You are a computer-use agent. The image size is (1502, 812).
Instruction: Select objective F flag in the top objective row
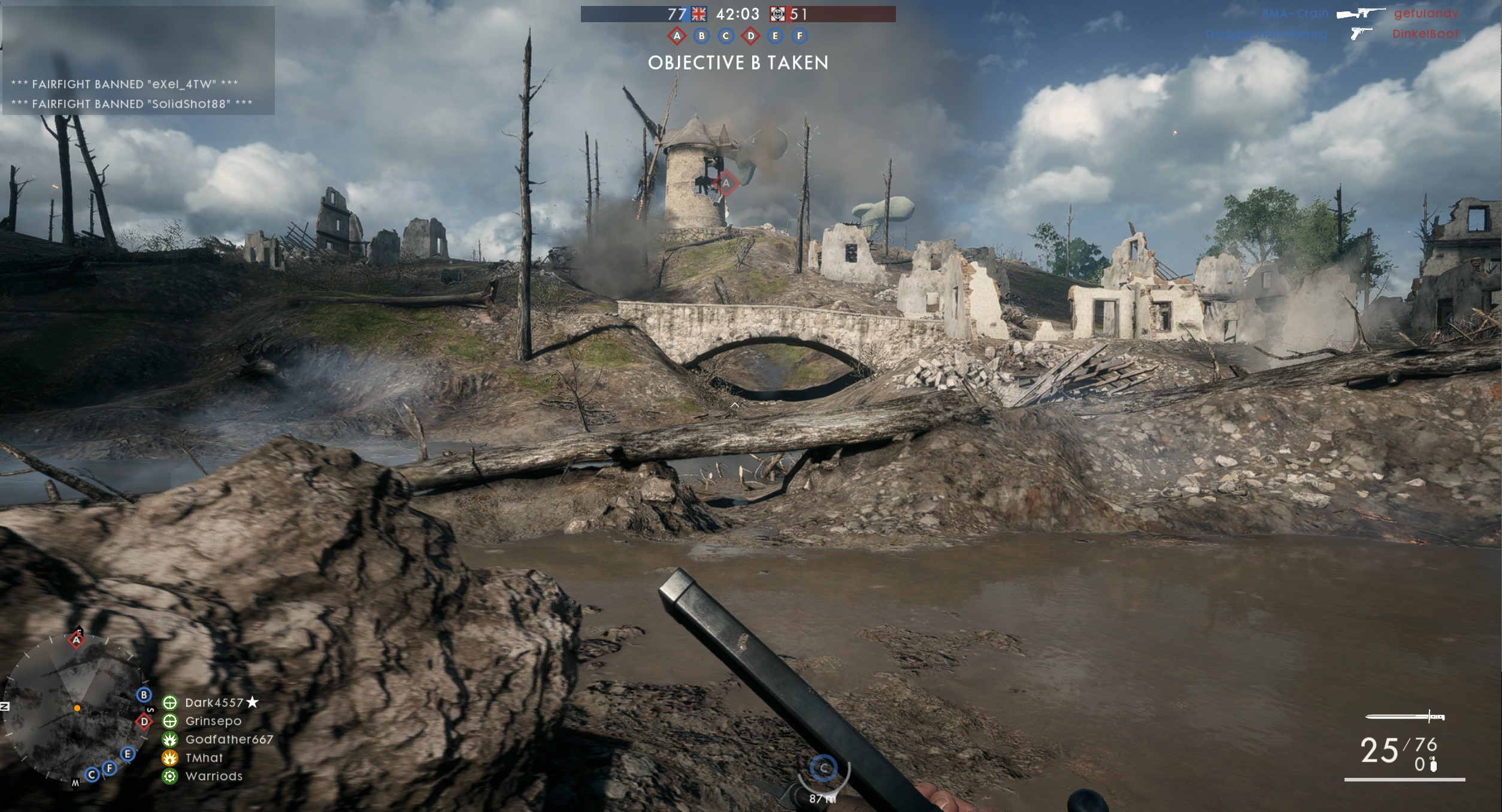(800, 36)
